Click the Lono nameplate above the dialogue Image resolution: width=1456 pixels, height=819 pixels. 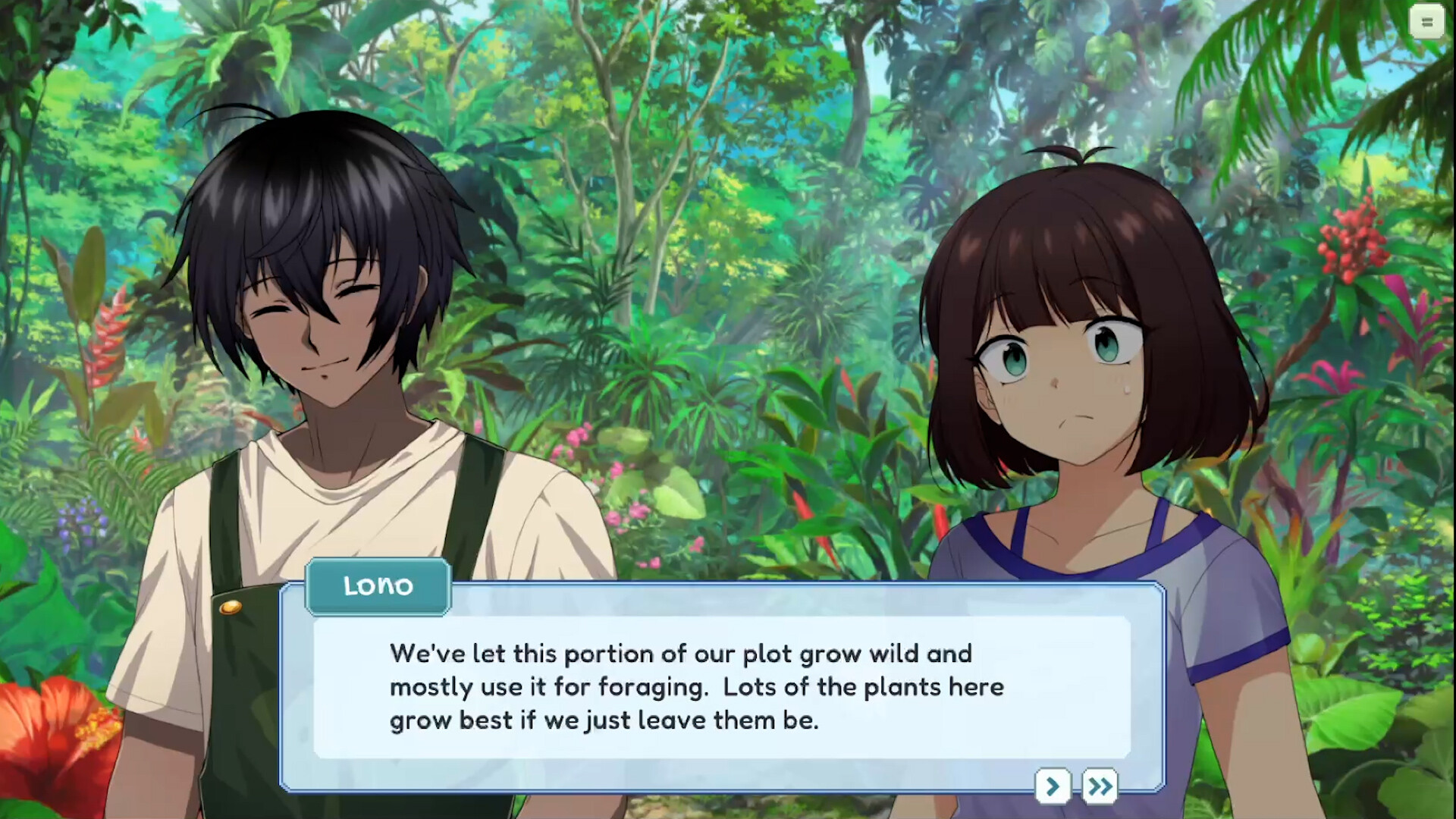[x=378, y=585]
